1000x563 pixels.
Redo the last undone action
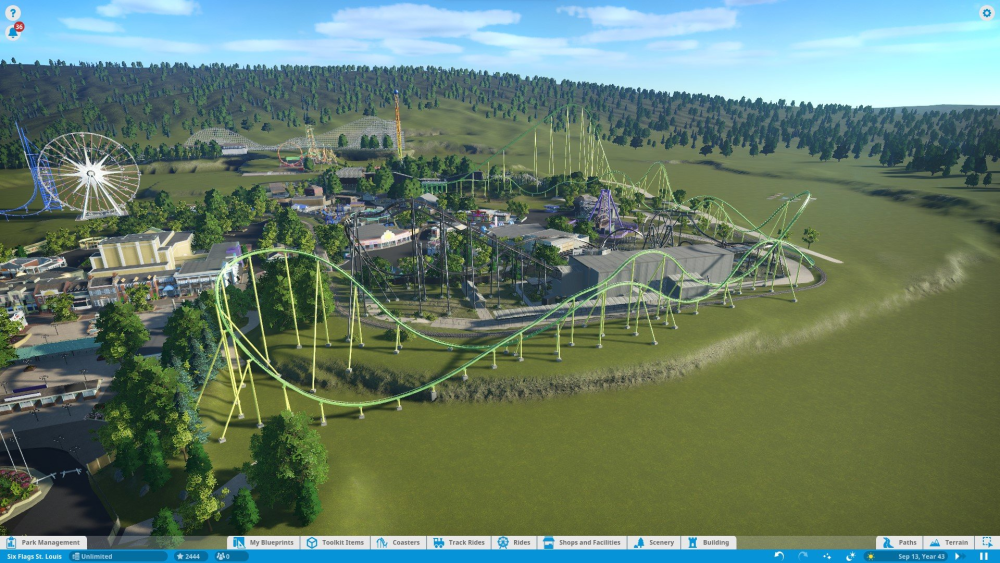point(802,556)
